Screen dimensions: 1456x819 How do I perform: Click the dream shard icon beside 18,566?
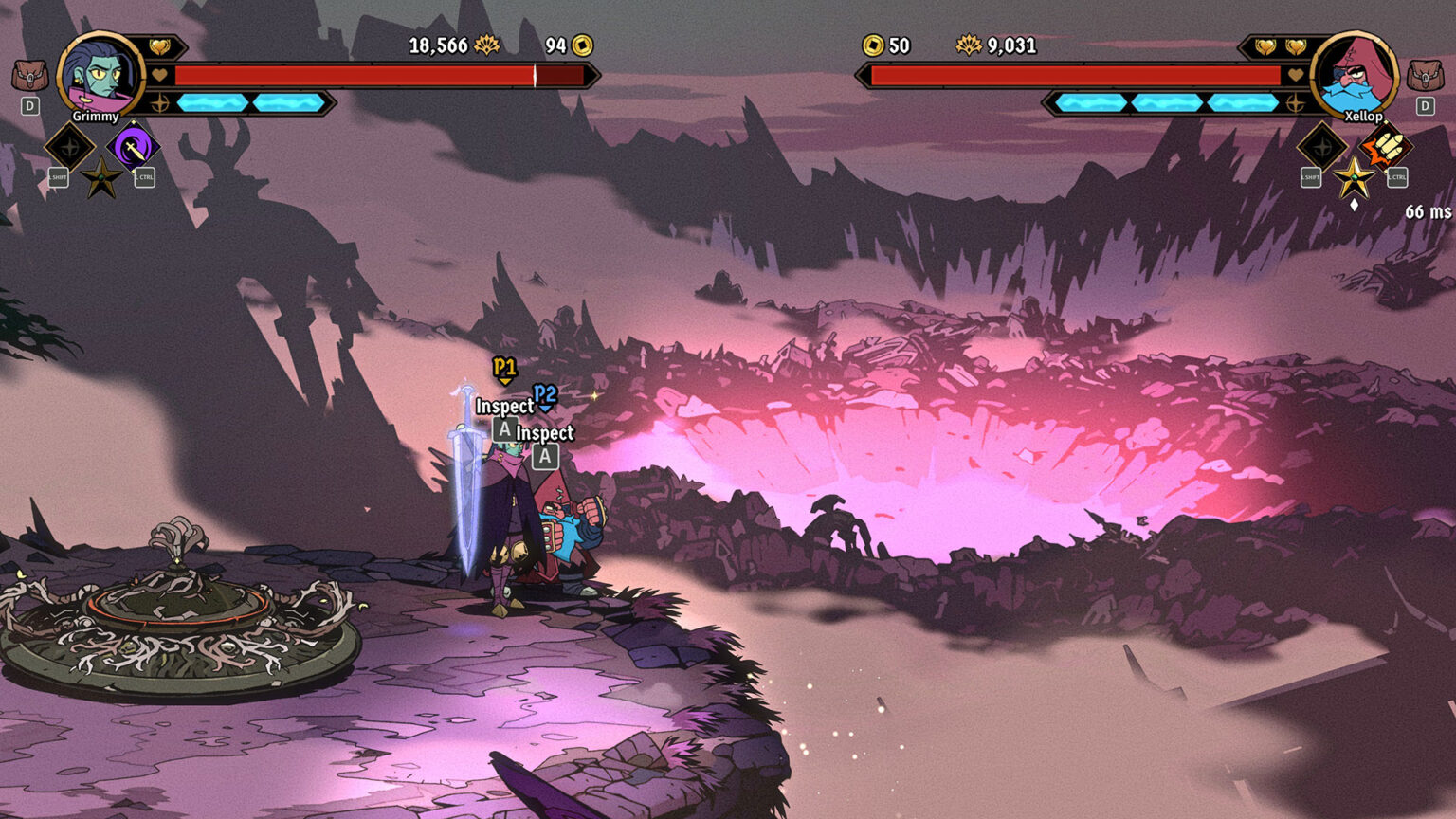pyautogui.click(x=485, y=45)
